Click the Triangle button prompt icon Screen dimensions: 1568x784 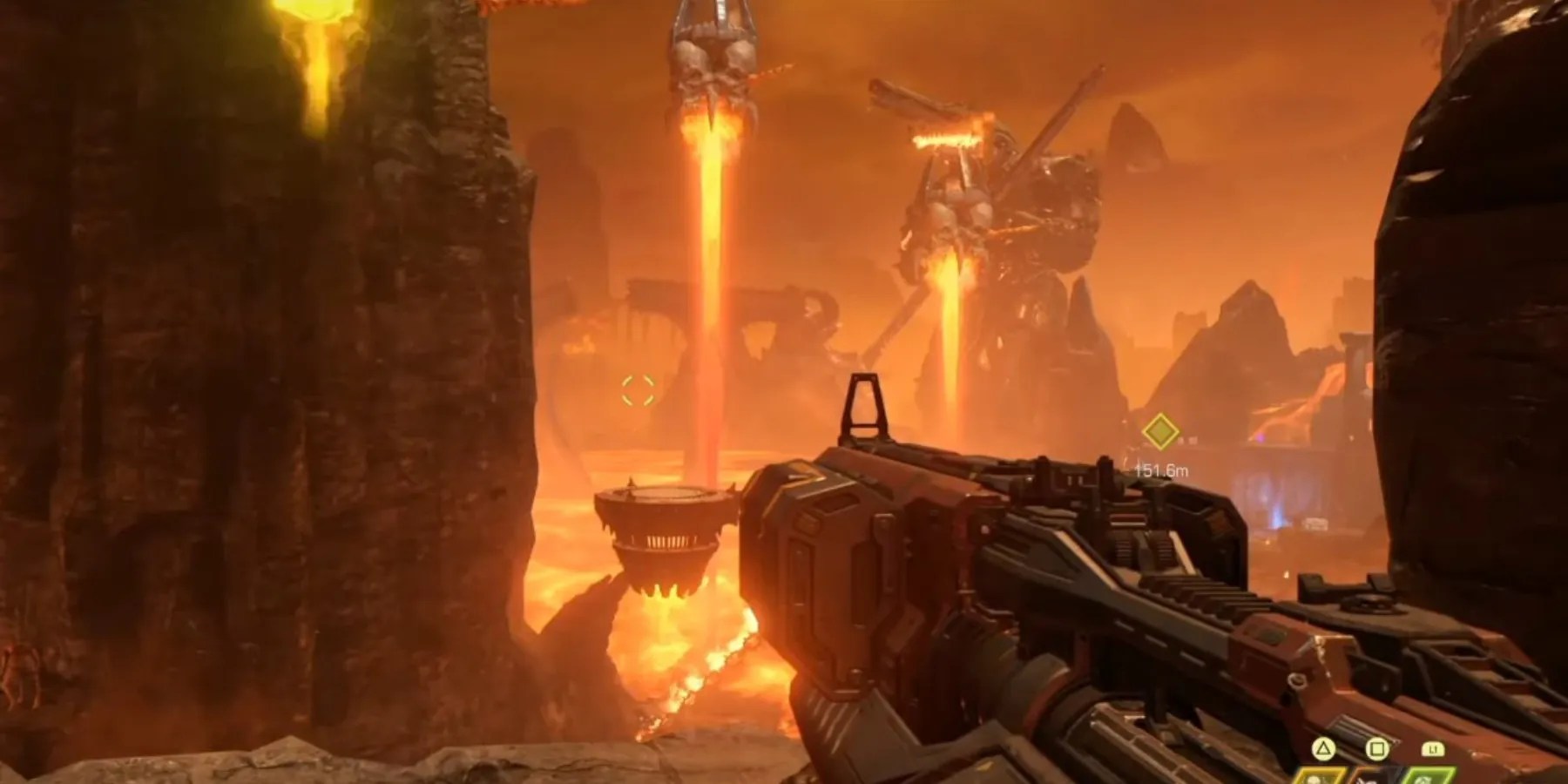(1322, 747)
